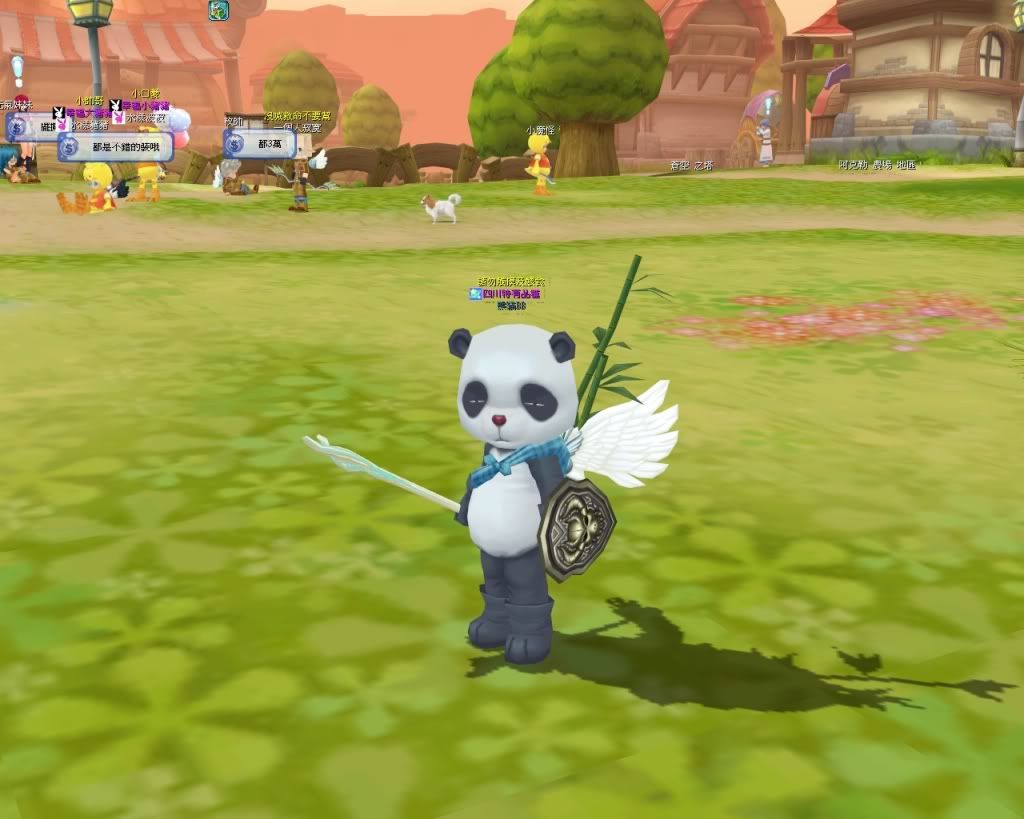Open the player stall sign reading 都3萬
Viewport: 1024px width, 819px height.
[x=260, y=144]
